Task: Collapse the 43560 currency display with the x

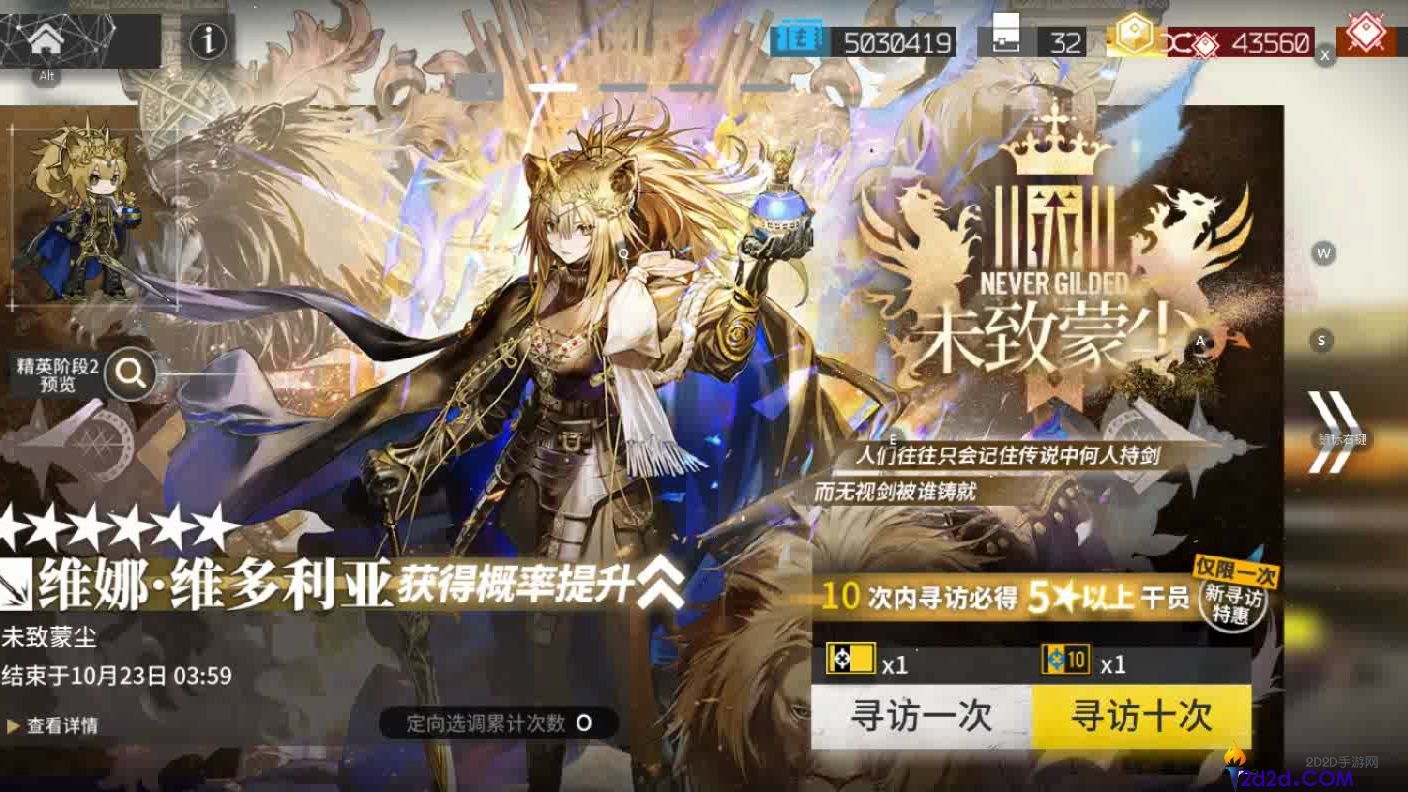Action: (x=1326, y=56)
